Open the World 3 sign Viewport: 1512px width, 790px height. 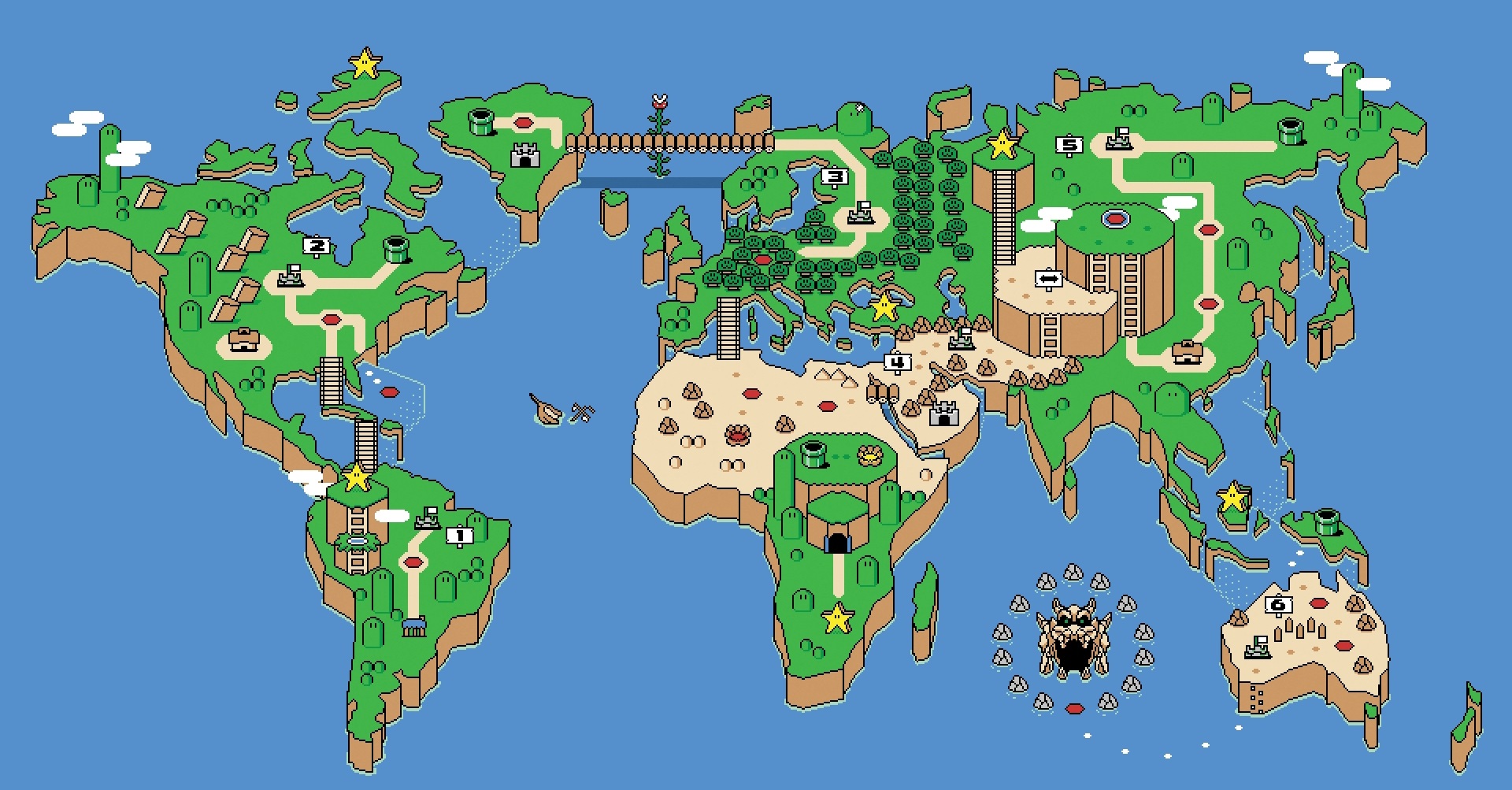pos(835,177)
